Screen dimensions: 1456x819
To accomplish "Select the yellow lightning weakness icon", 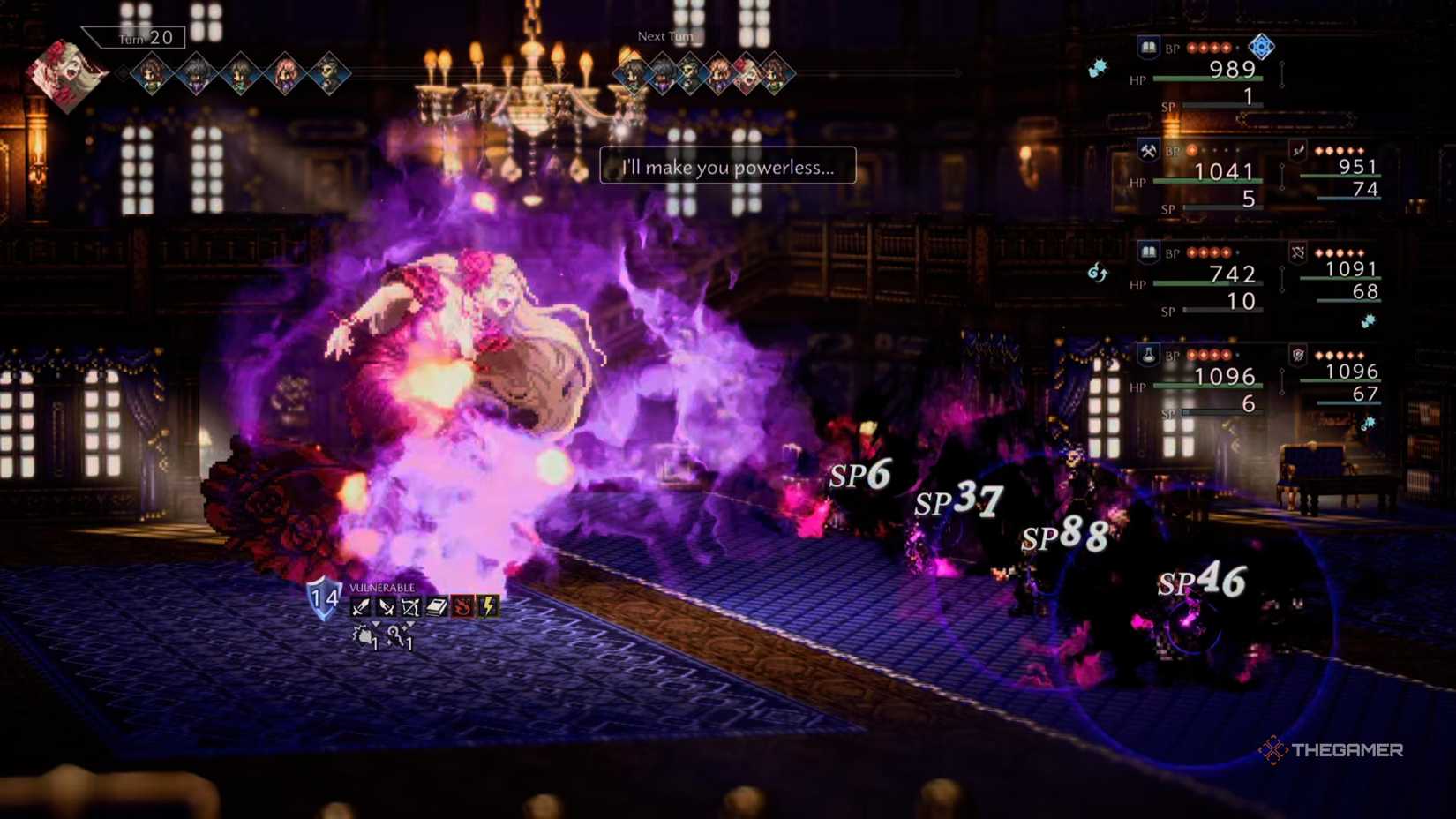I will click(486, 606).
